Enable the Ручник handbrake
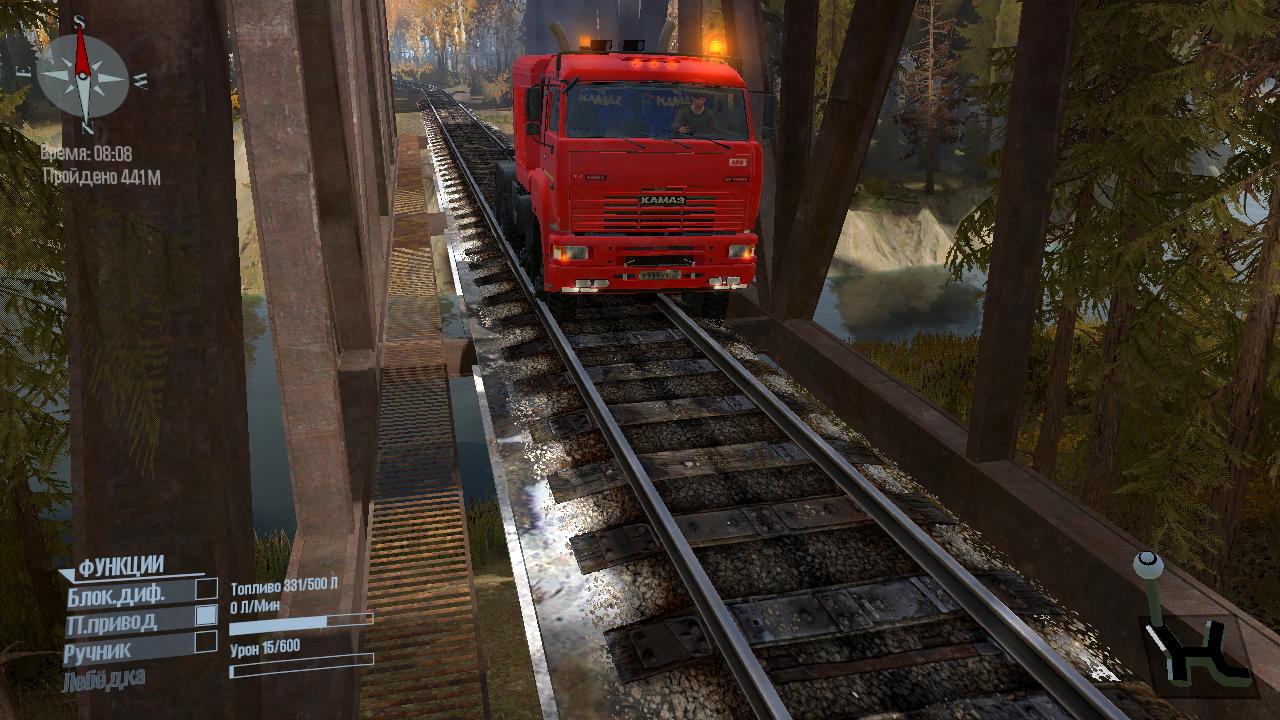 206,641
